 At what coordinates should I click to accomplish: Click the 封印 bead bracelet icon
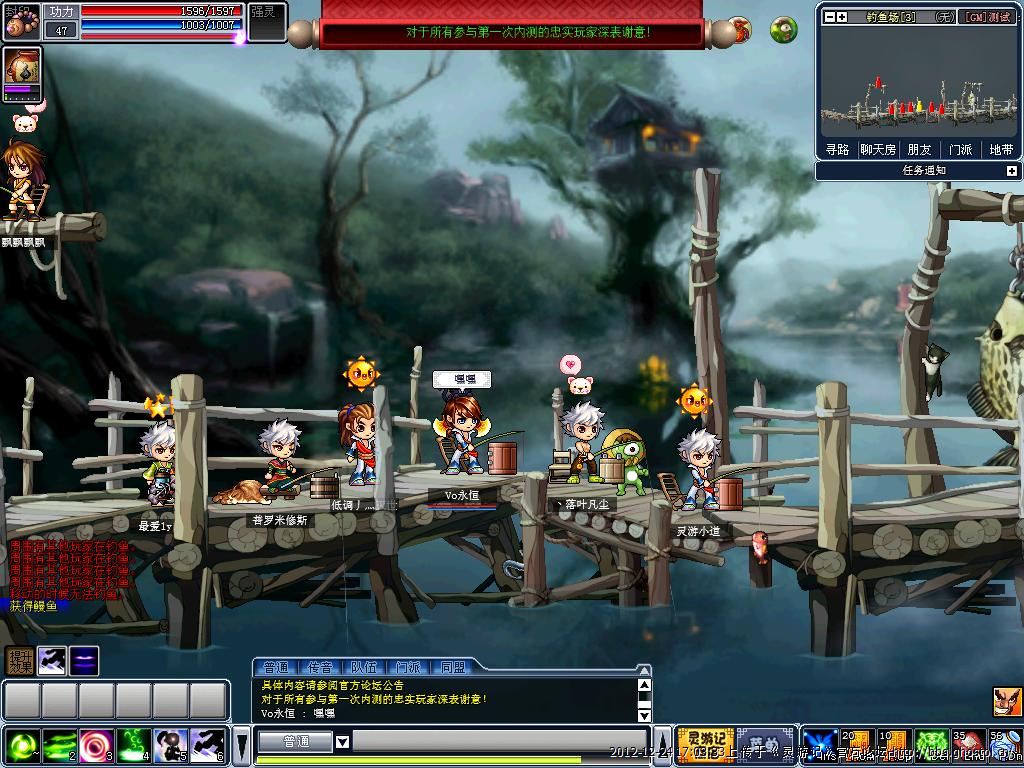point(21,22)
